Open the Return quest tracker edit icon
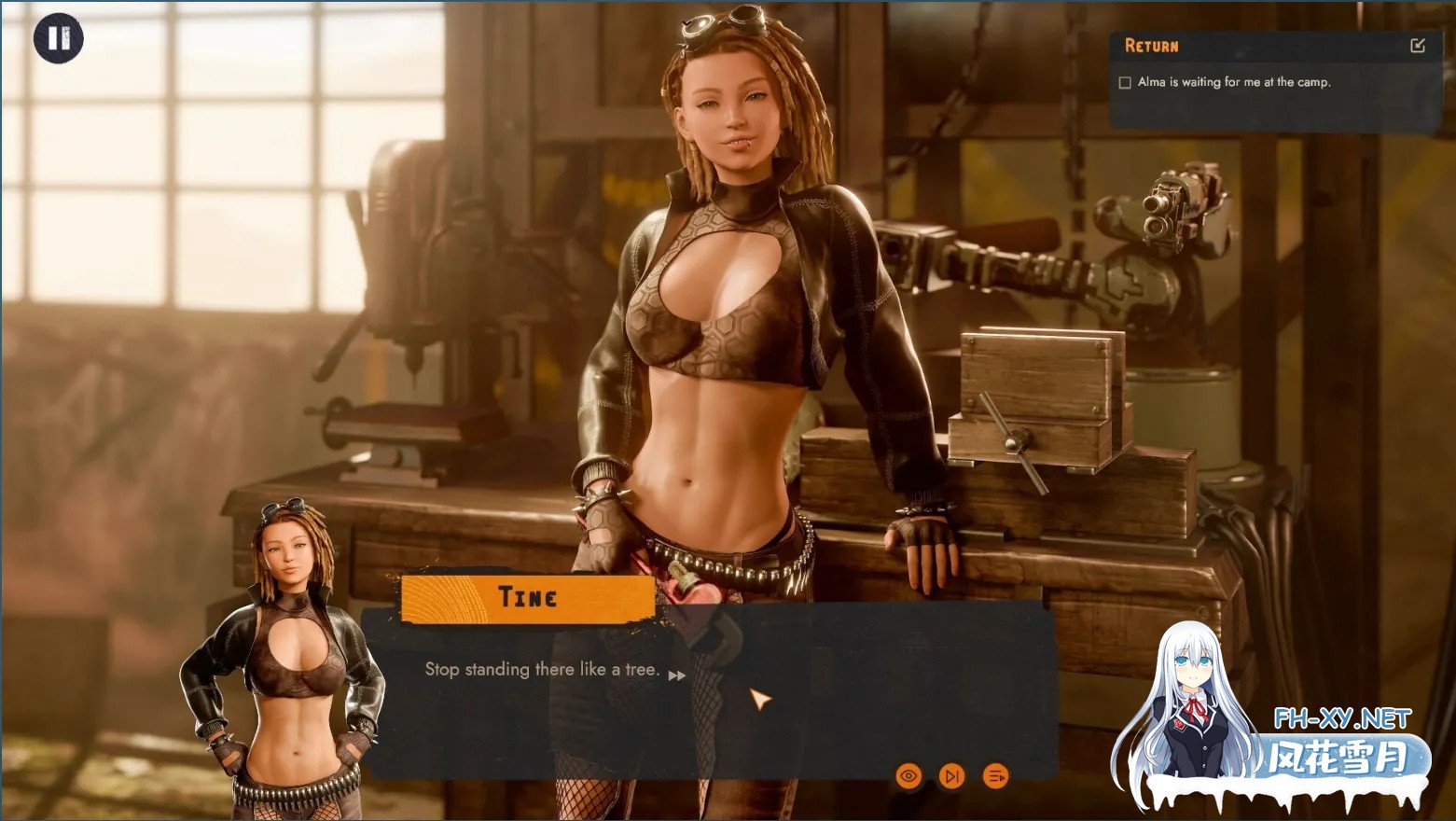The width and height of the screenshot is (1456, 821). pos(1418,45)
